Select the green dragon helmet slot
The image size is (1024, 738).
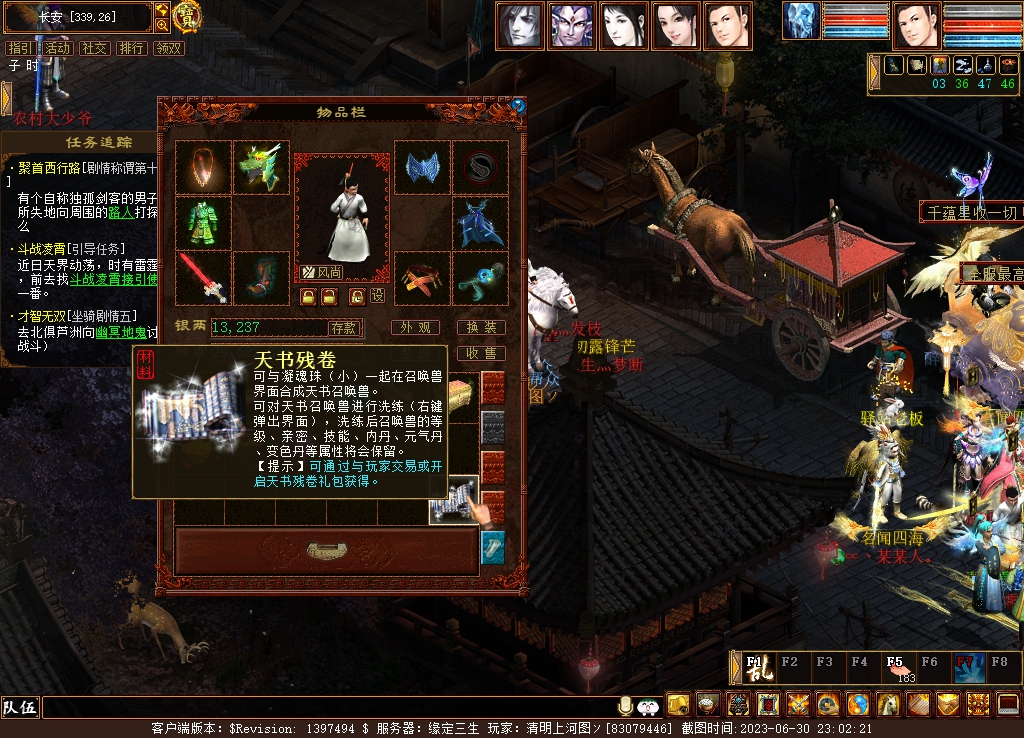261,167
